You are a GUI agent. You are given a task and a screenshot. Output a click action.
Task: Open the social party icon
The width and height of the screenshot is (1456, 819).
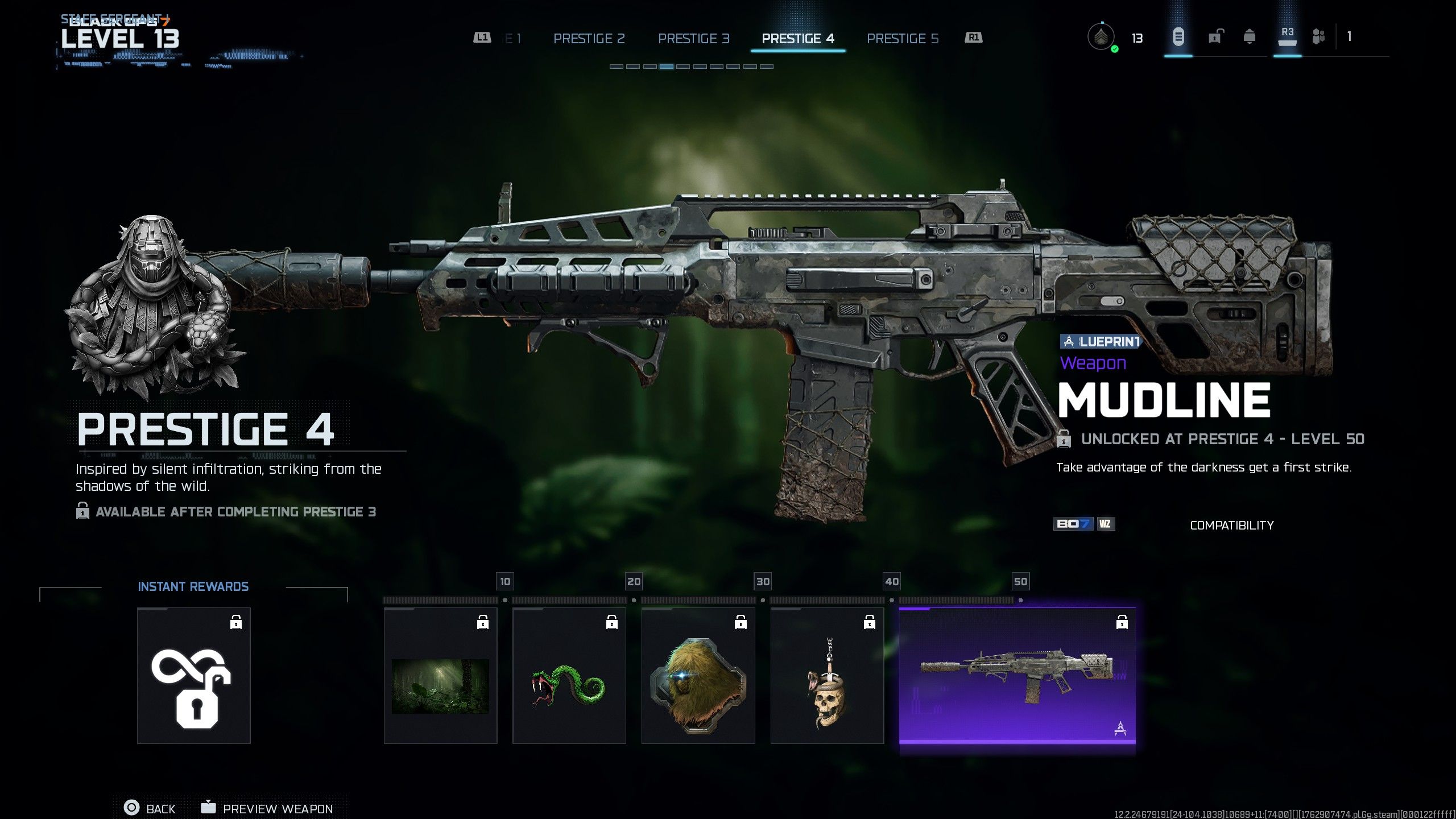[1318, 38]
